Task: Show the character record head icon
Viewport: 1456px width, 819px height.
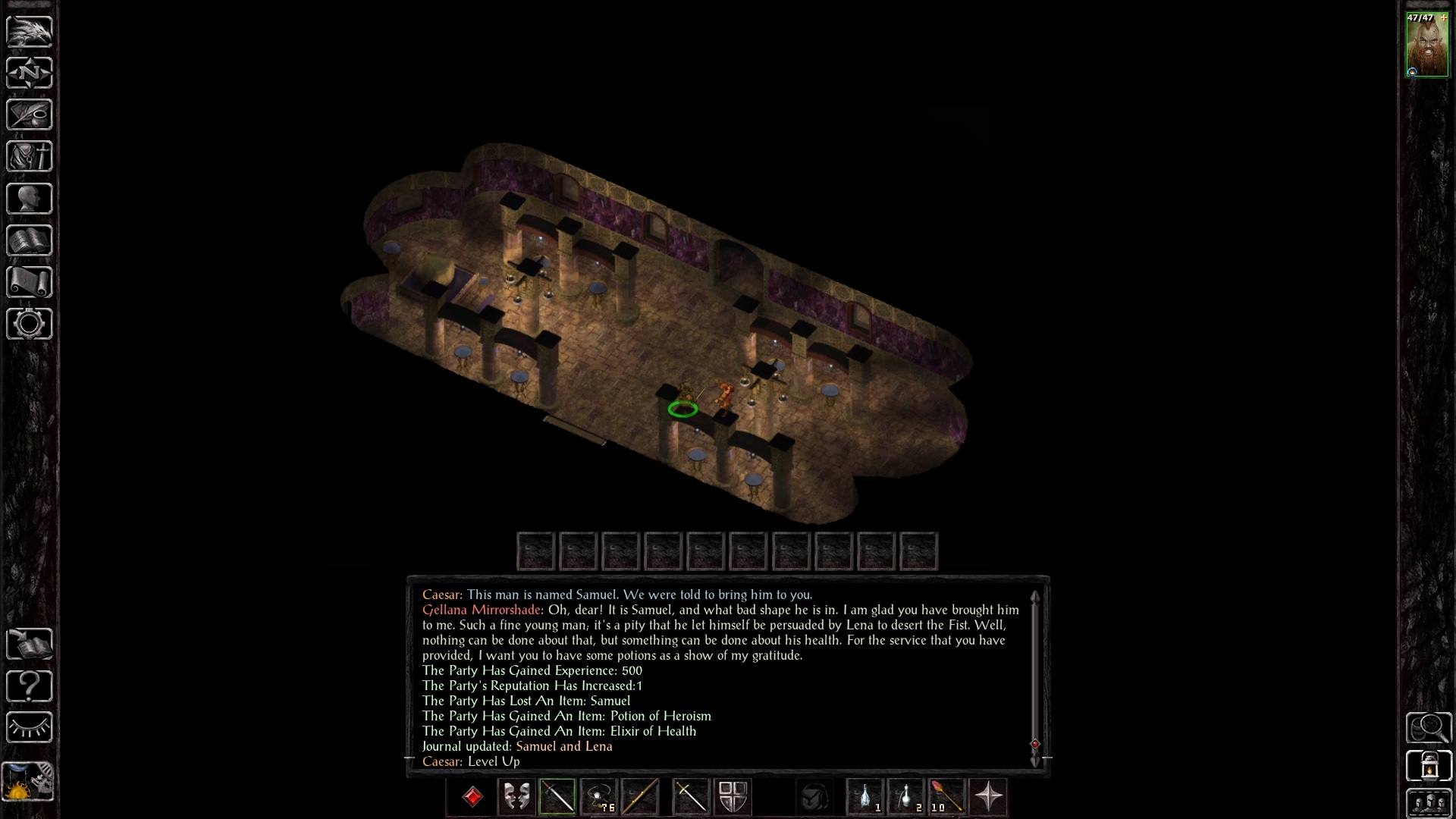Action: [30, 199]
